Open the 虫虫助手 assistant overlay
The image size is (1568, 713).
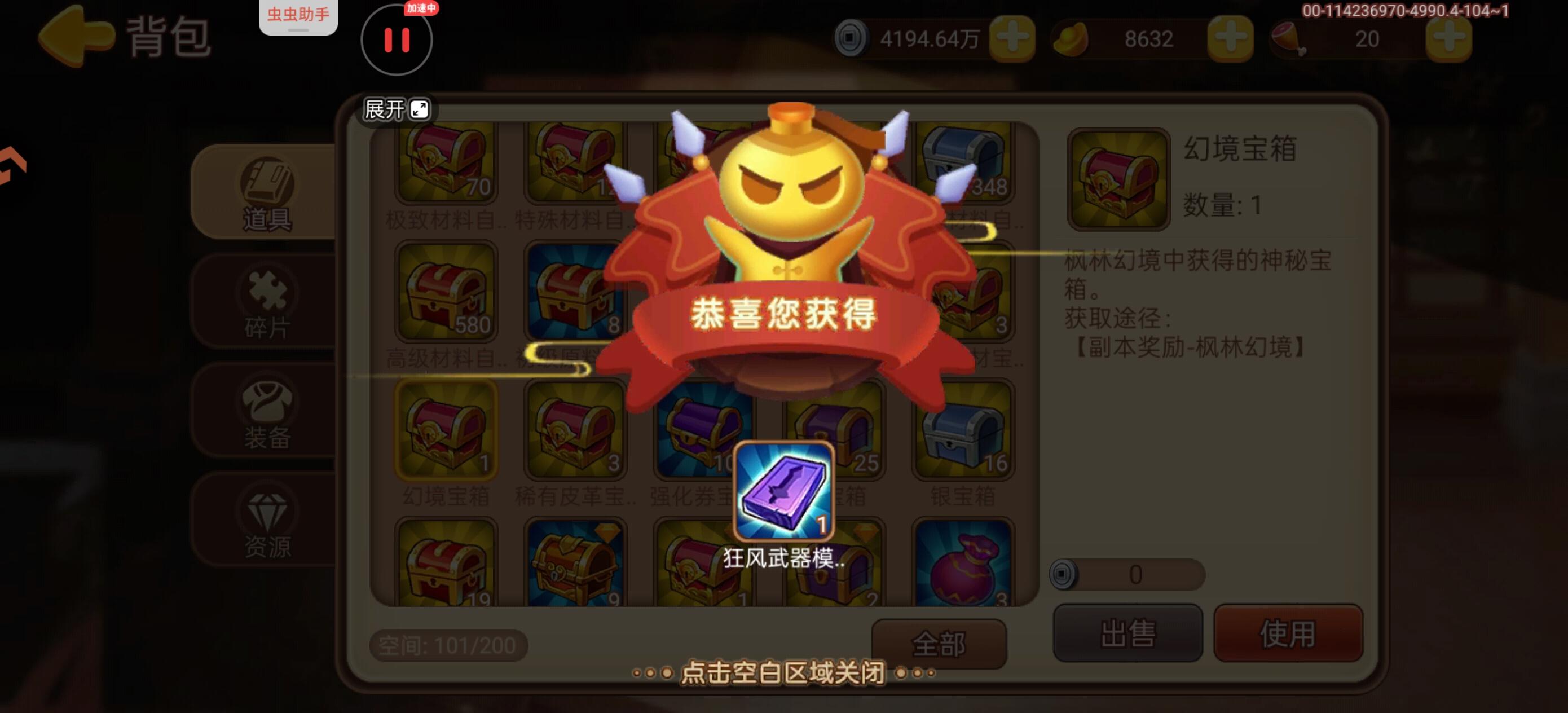[x=298, y=16]
